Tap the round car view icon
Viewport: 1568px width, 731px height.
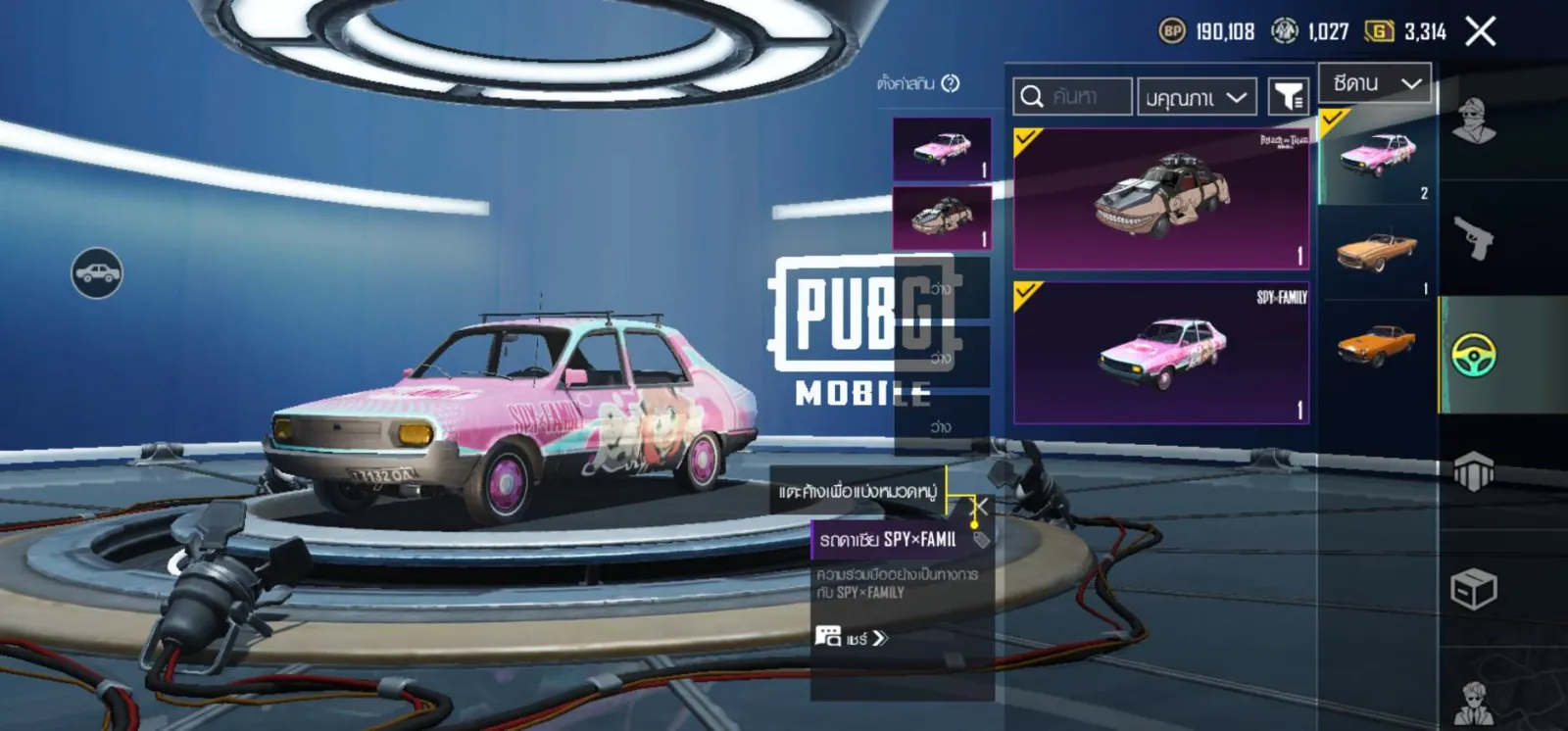[97, 272]
